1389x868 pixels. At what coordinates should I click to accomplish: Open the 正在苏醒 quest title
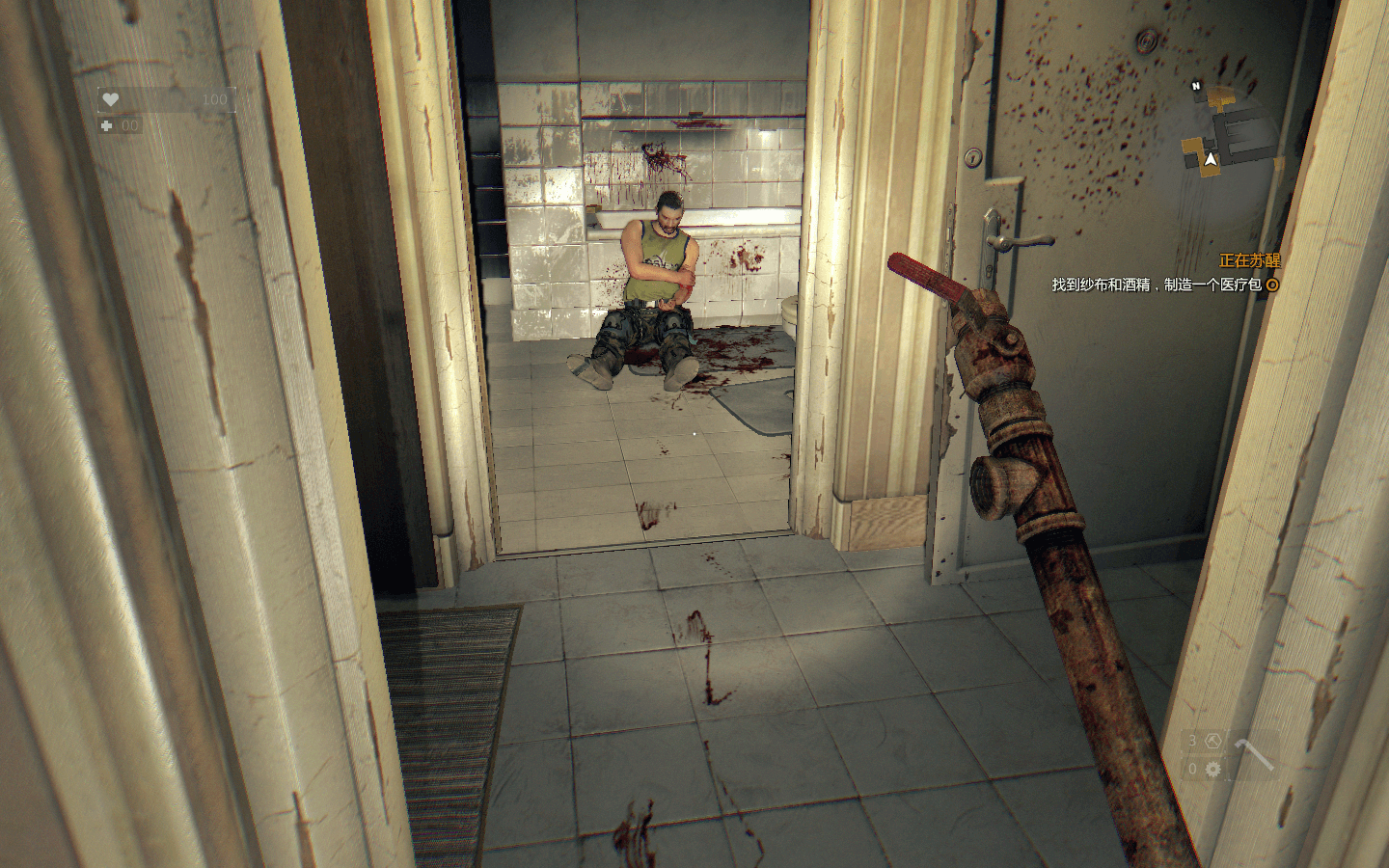[1249, 260]
